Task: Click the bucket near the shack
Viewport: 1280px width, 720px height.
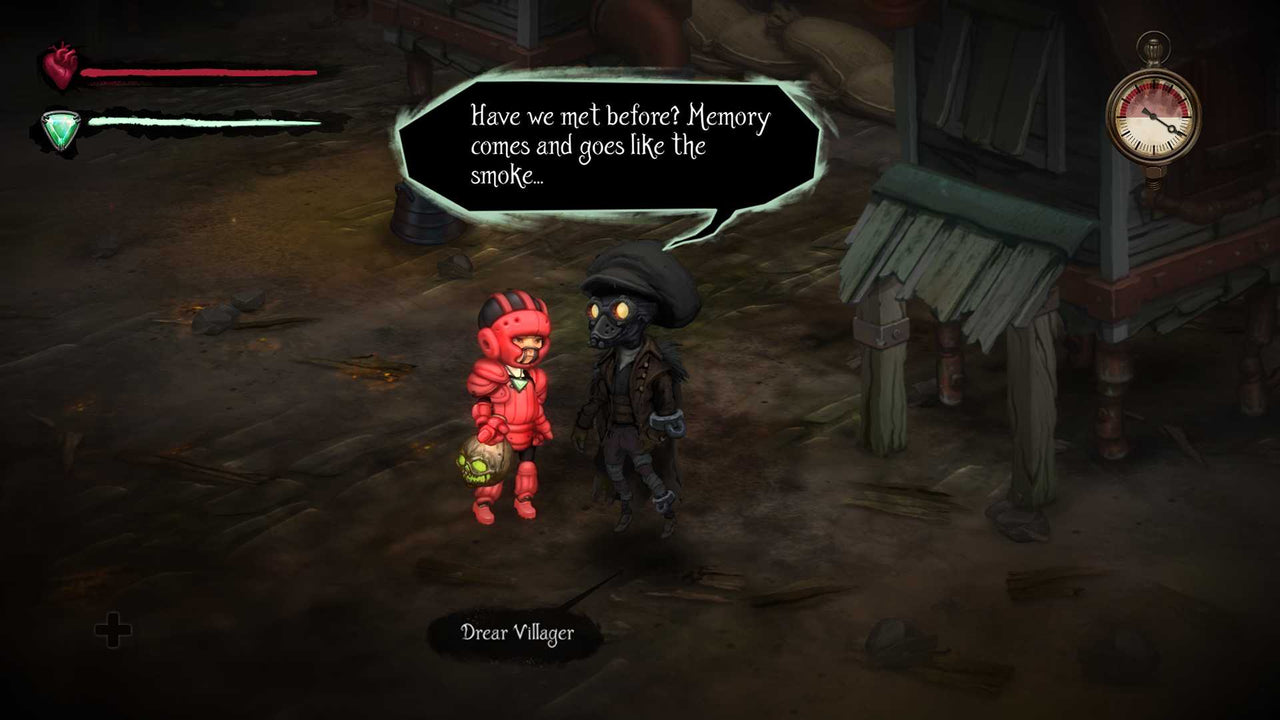Action: [420, 215]
